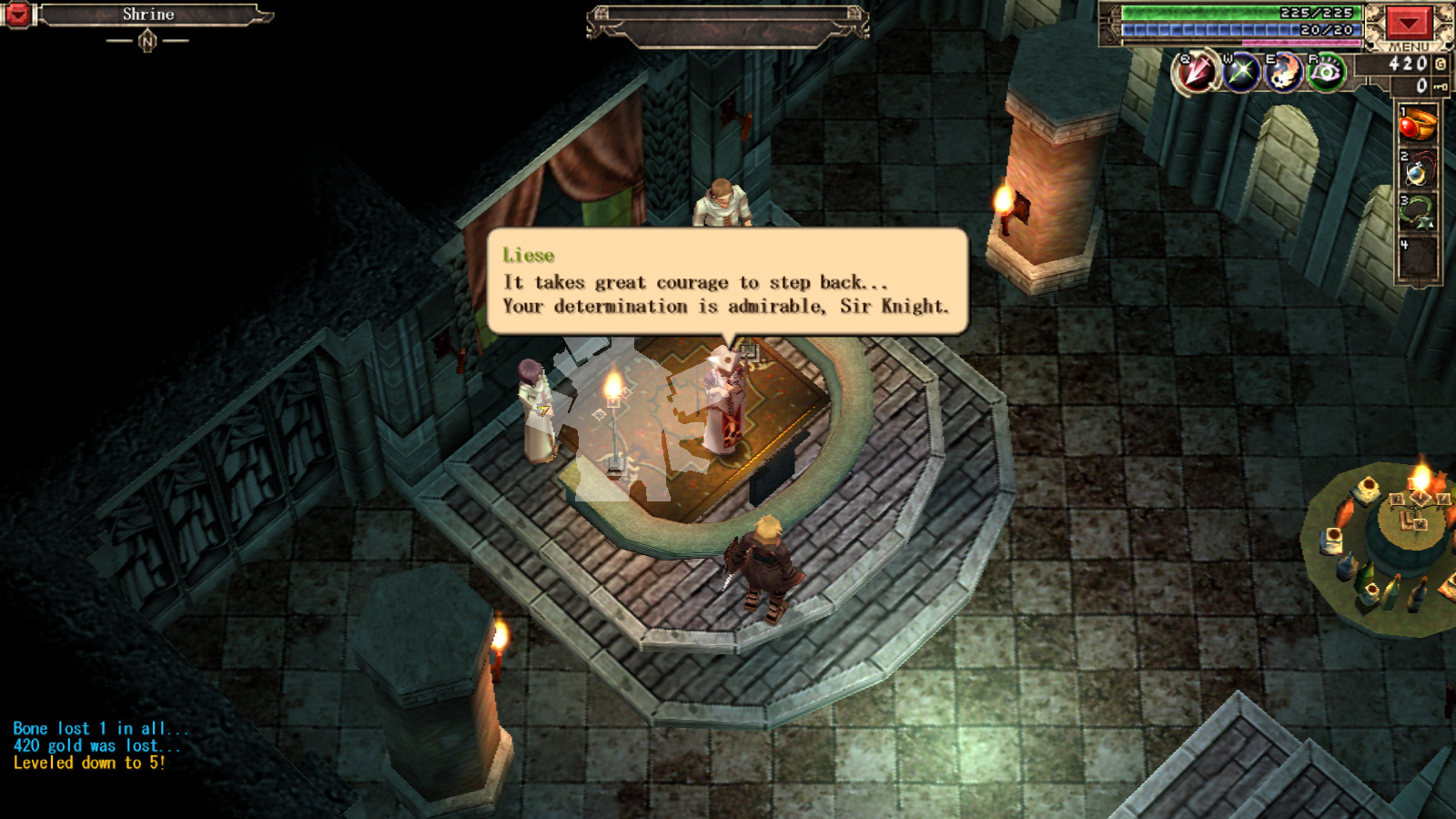The width and height of the screenshot is (1456, 819).
Task: Cast the flaming skull skill
Action: (x=1283, y=72)
